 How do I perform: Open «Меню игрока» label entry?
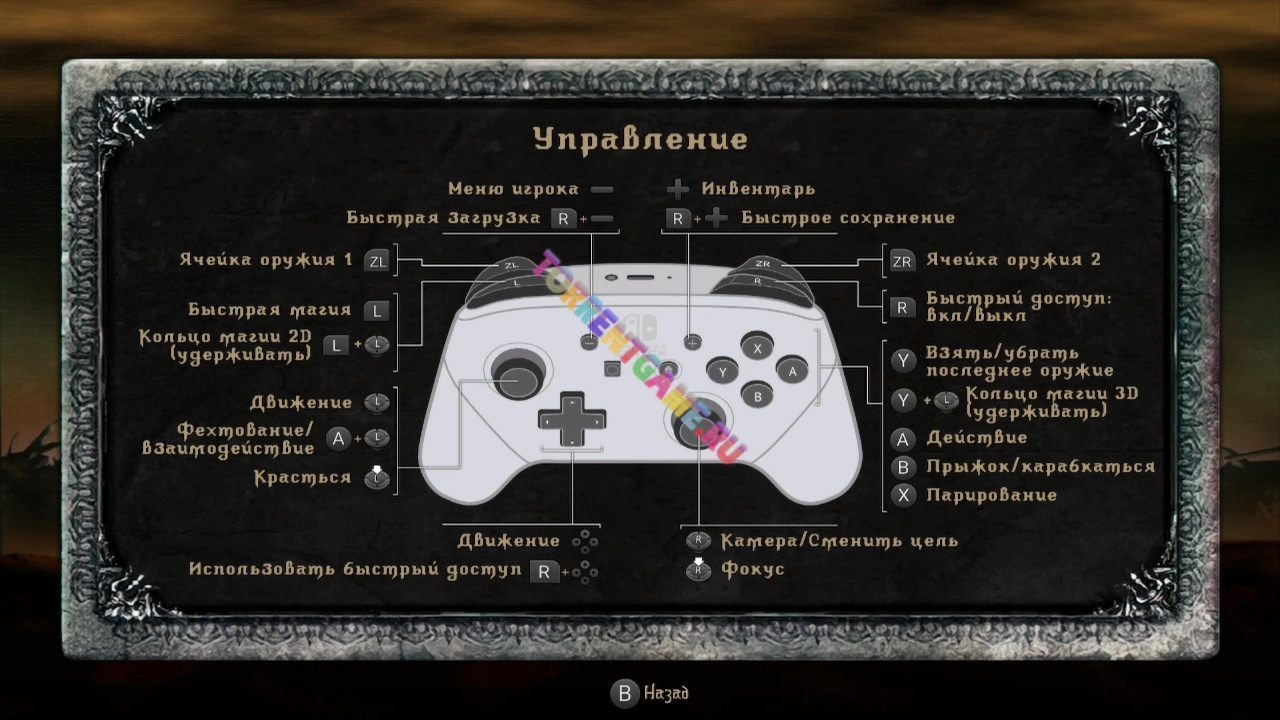click(x=515, y=188)
